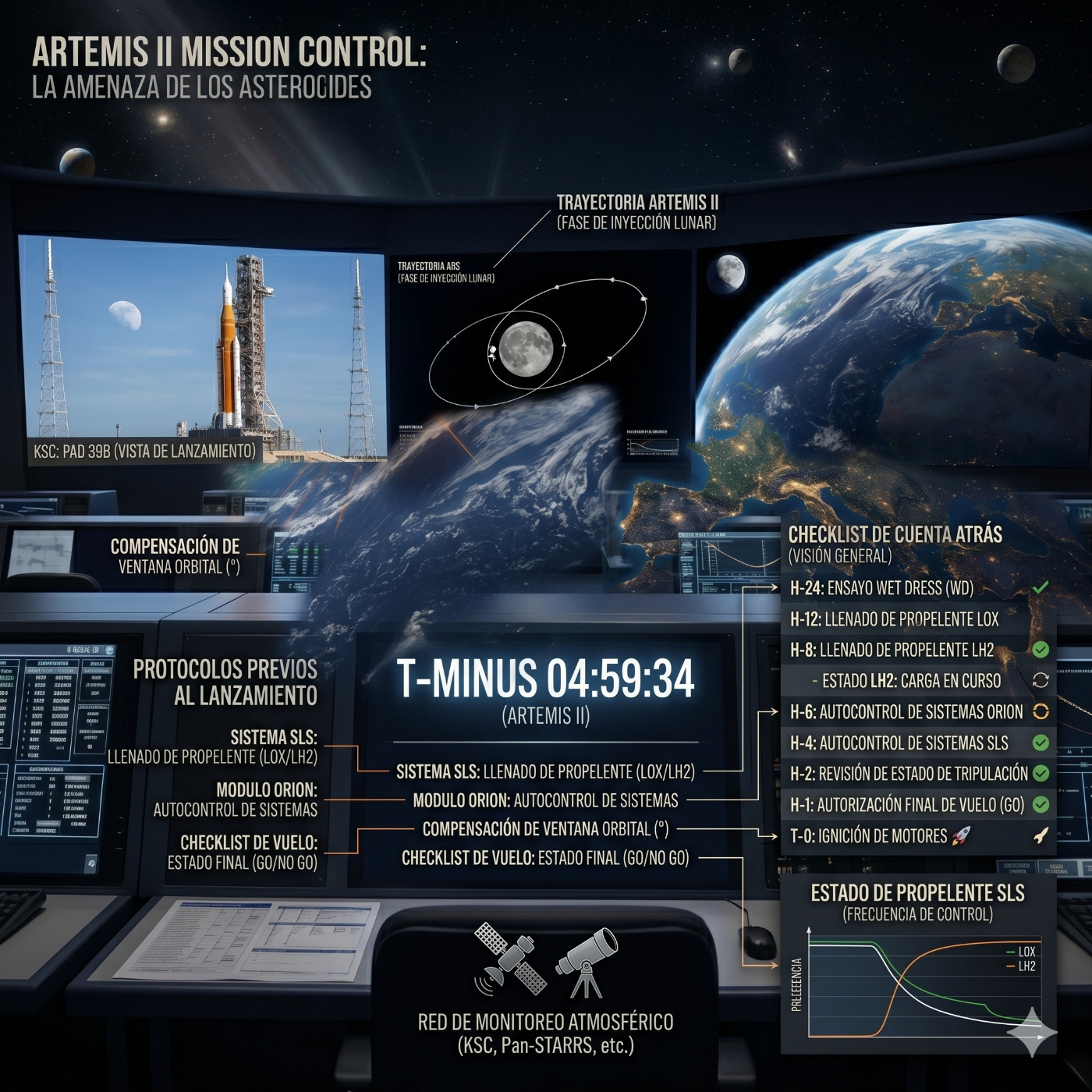The height and width of the screenshot is (1092, 1092).
Task: Open the H-6 Autocontrol de Sistemas Orion row
Action: [x=906, y=711]
